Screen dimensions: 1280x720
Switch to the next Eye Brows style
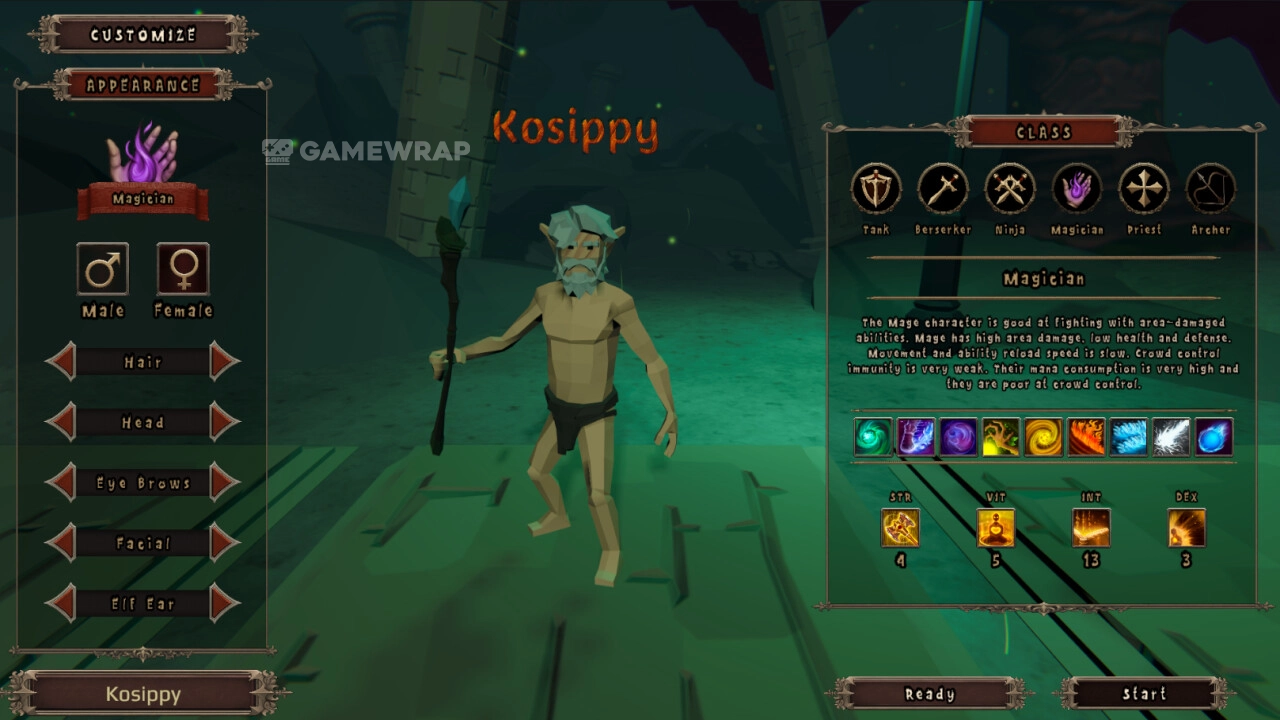(x=224, y=483)
